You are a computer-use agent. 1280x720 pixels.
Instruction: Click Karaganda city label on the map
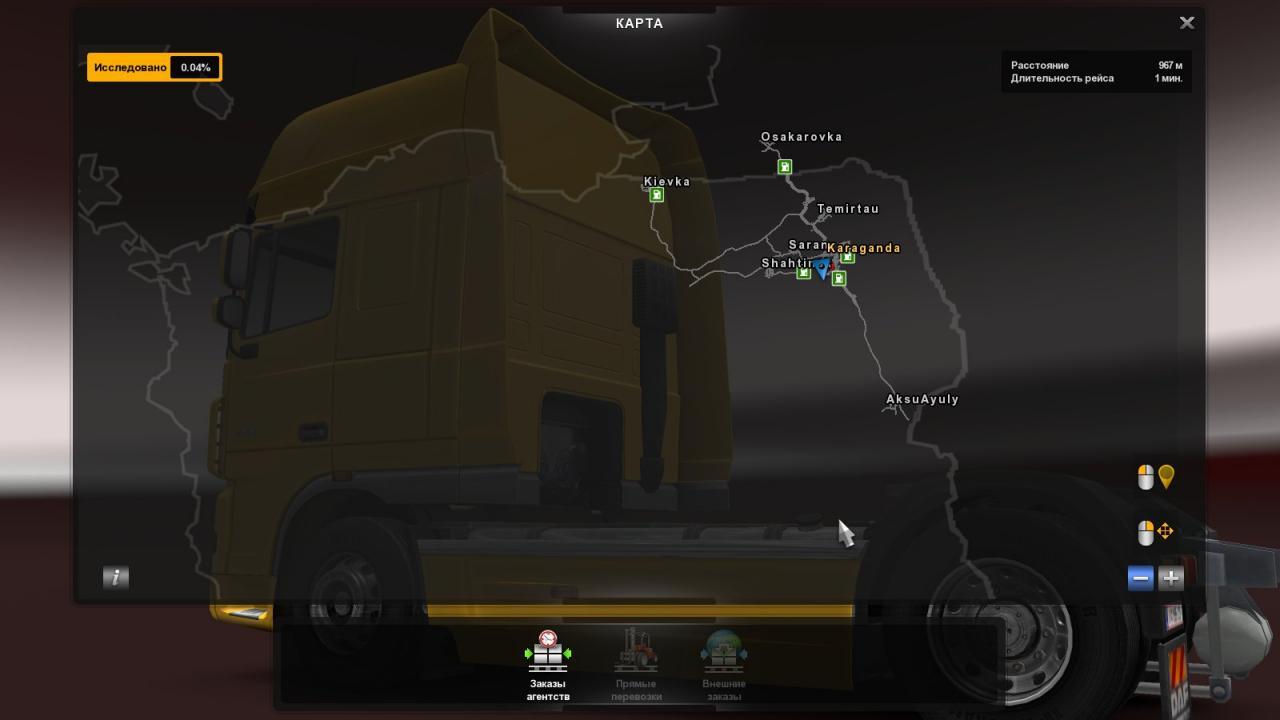pyautogui.click(x=863, y=248)
